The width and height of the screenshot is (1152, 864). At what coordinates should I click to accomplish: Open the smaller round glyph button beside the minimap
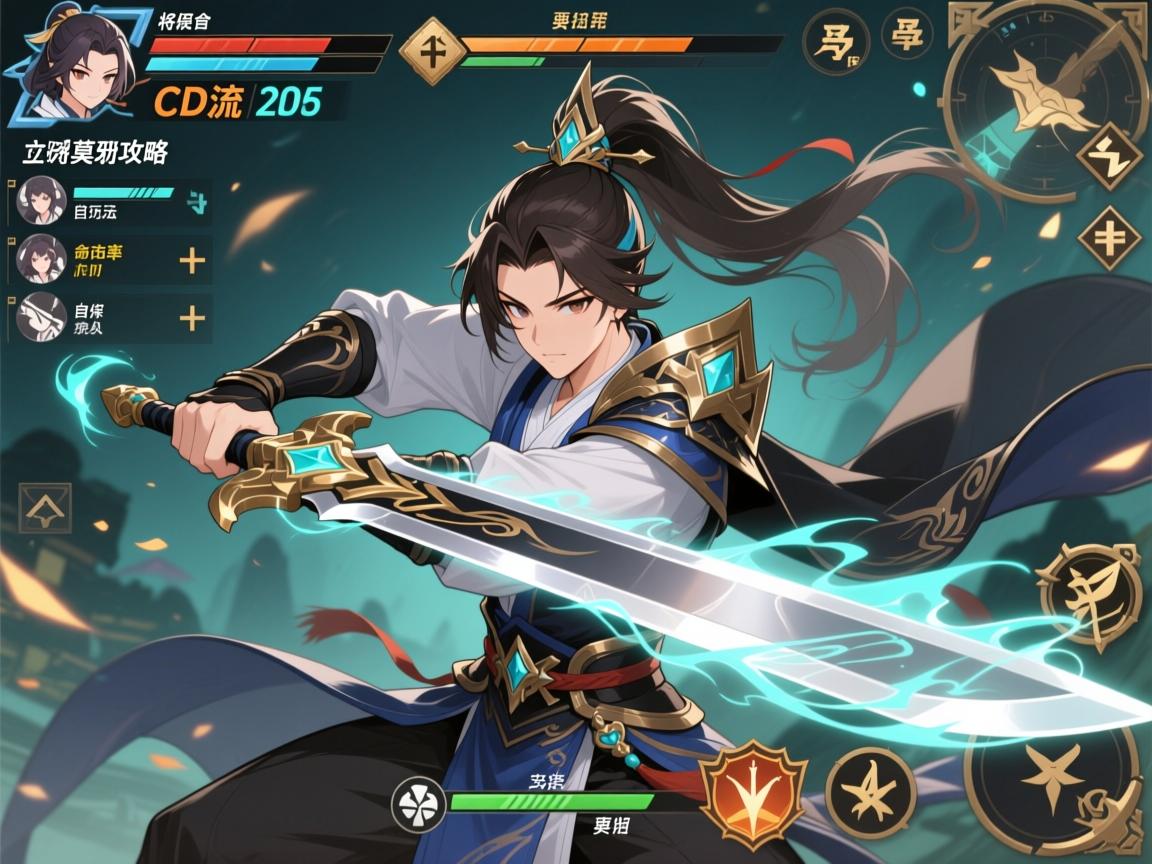(907, 35)
